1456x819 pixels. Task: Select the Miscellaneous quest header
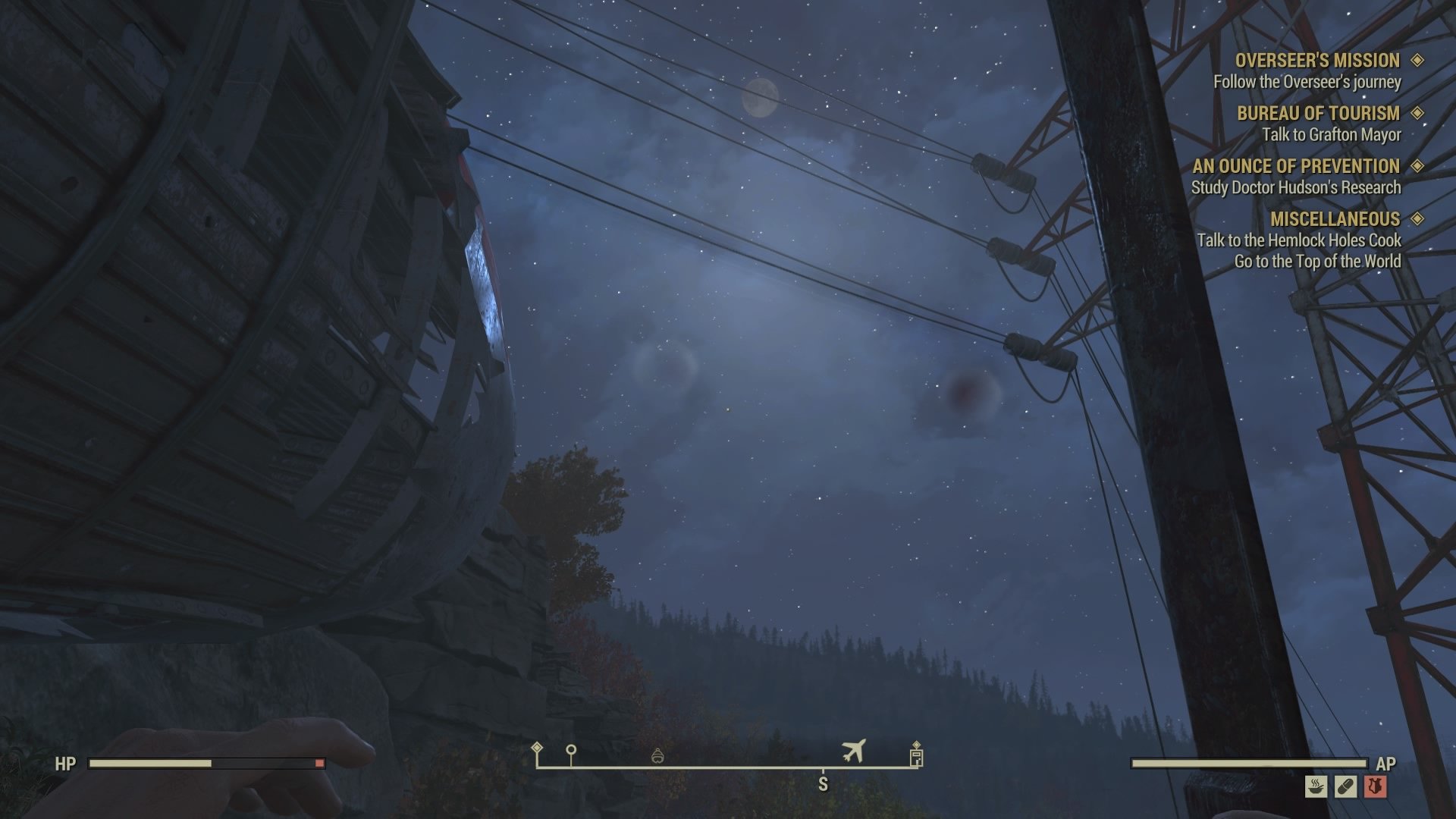click(1335, 219)
